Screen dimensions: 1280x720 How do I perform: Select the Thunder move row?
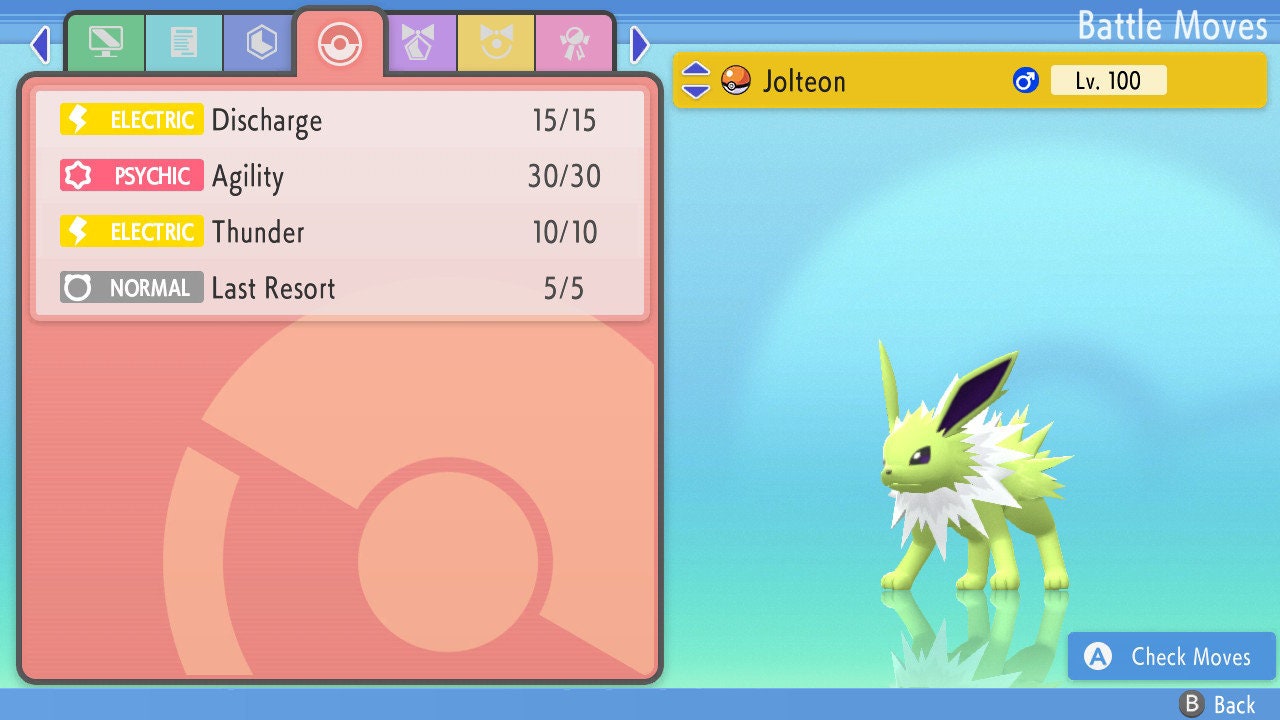(x=340, y=233)
